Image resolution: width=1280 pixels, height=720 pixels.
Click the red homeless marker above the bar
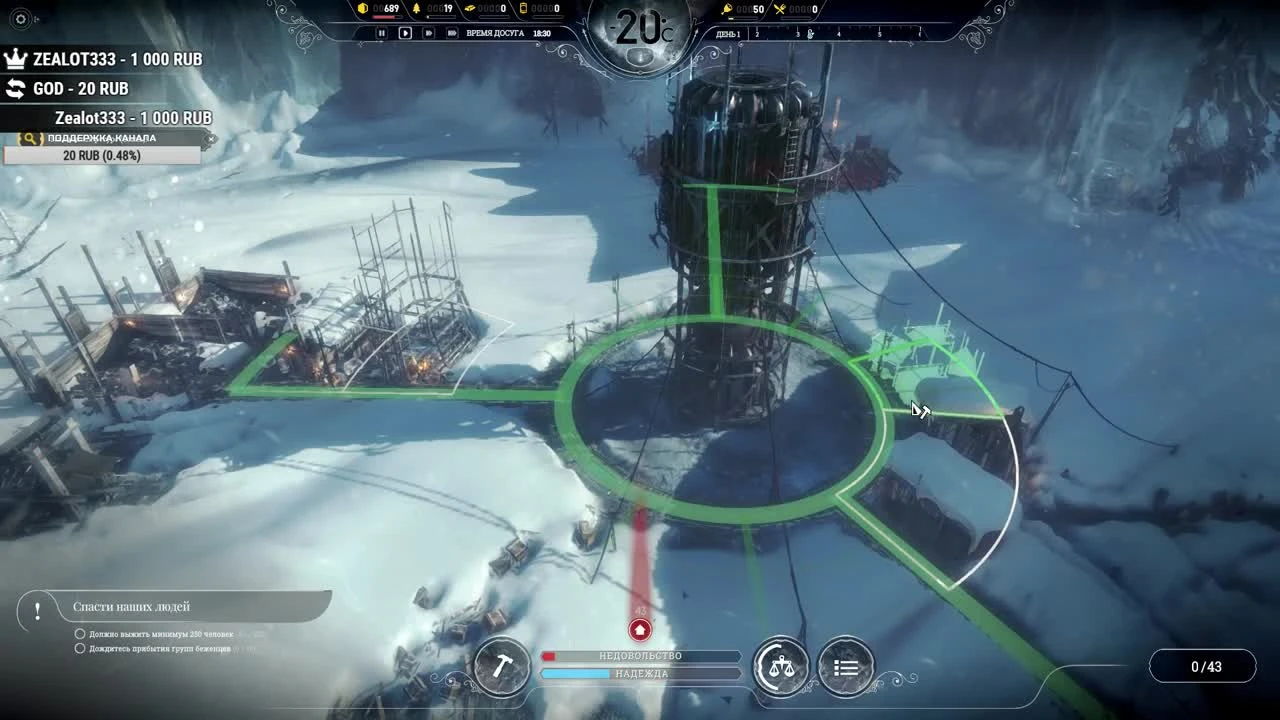pyautogui.click(x=639, y=630)
